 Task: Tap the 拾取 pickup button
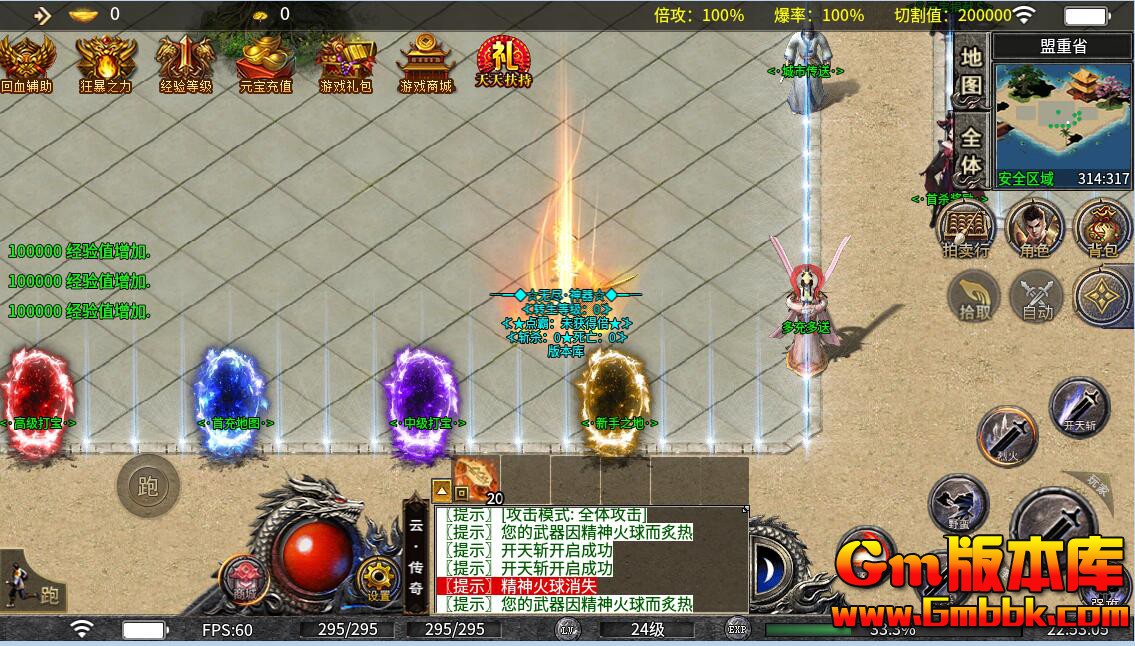(x=974, y=297)
